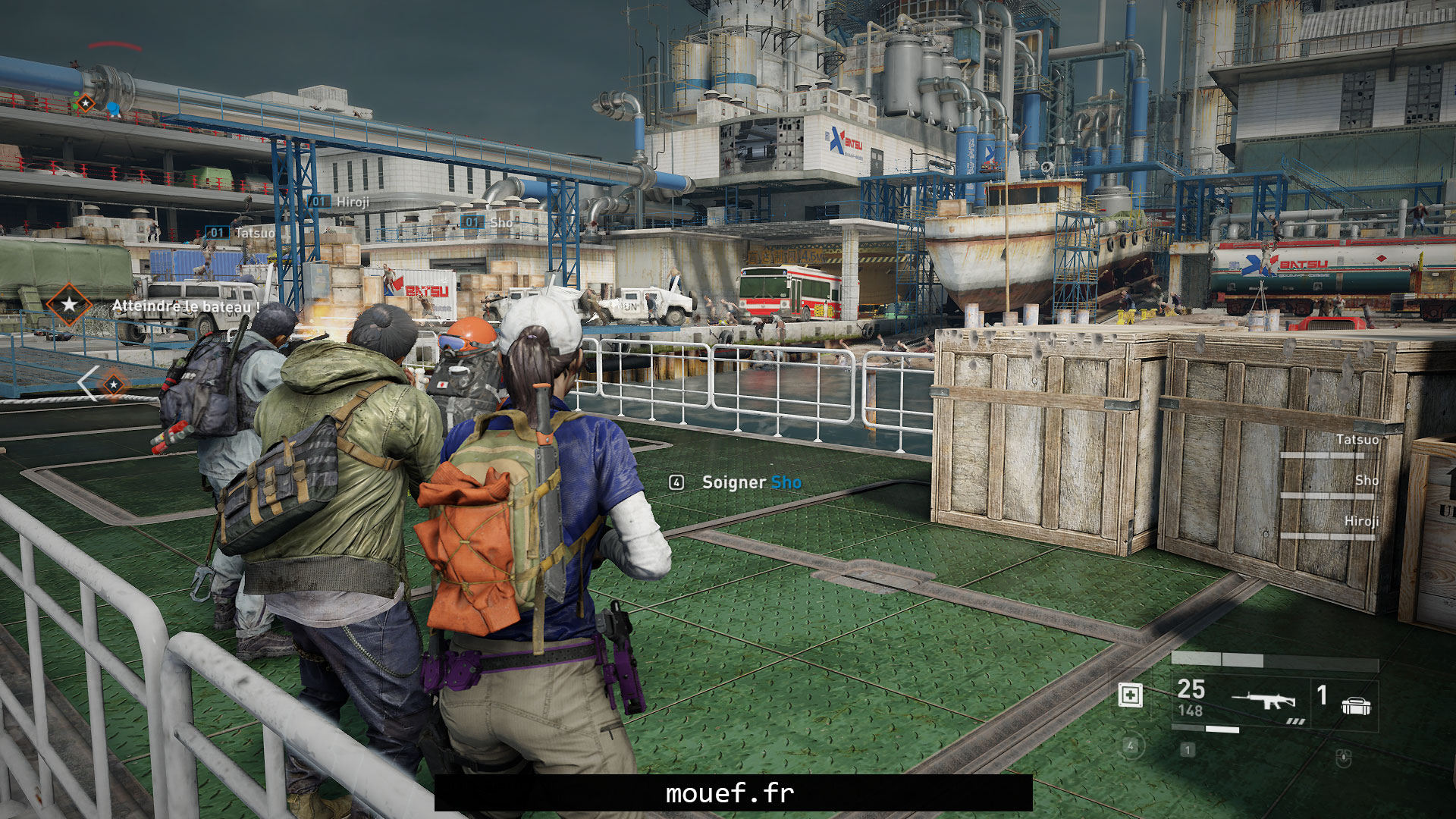Click the ammo reserve bar under the counter 25
Screen dimensions: 1456x819
pos(1204,729)
